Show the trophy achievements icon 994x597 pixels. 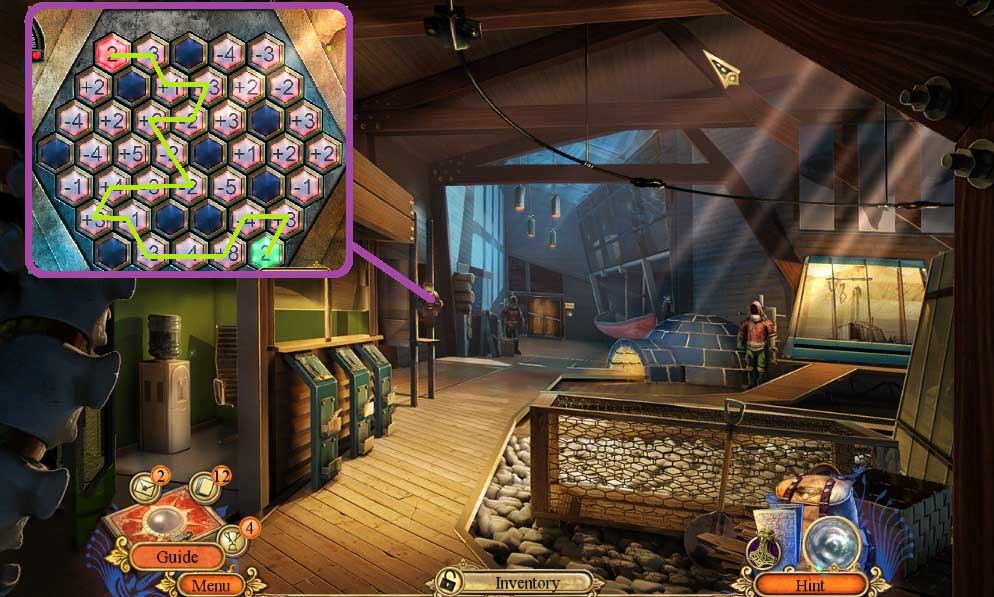pyautogui.click(x=233, y=541)
